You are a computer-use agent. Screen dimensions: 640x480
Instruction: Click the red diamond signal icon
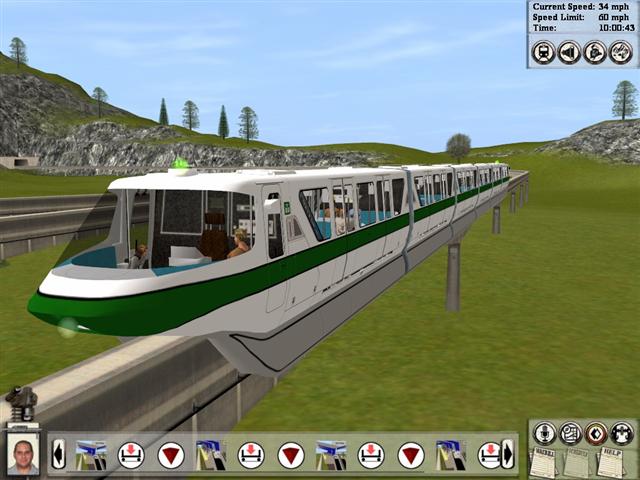click(x=596, y=433)
